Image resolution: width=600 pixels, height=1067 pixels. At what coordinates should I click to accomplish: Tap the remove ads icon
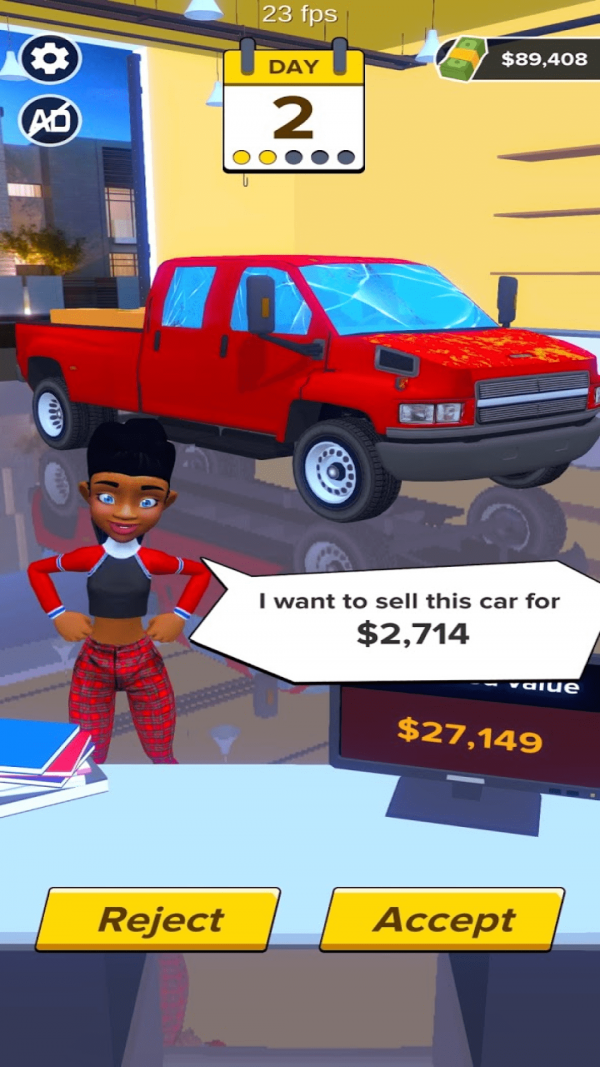click(x=49, y=121)
